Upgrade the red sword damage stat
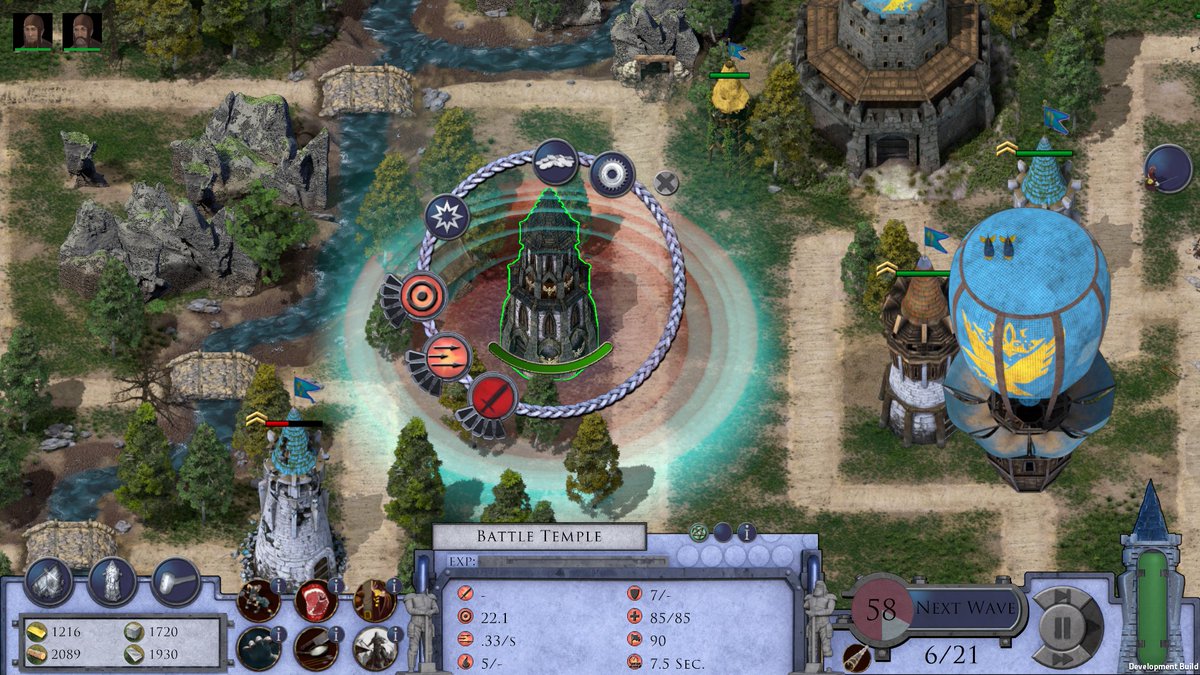 [x=492, y=397]
